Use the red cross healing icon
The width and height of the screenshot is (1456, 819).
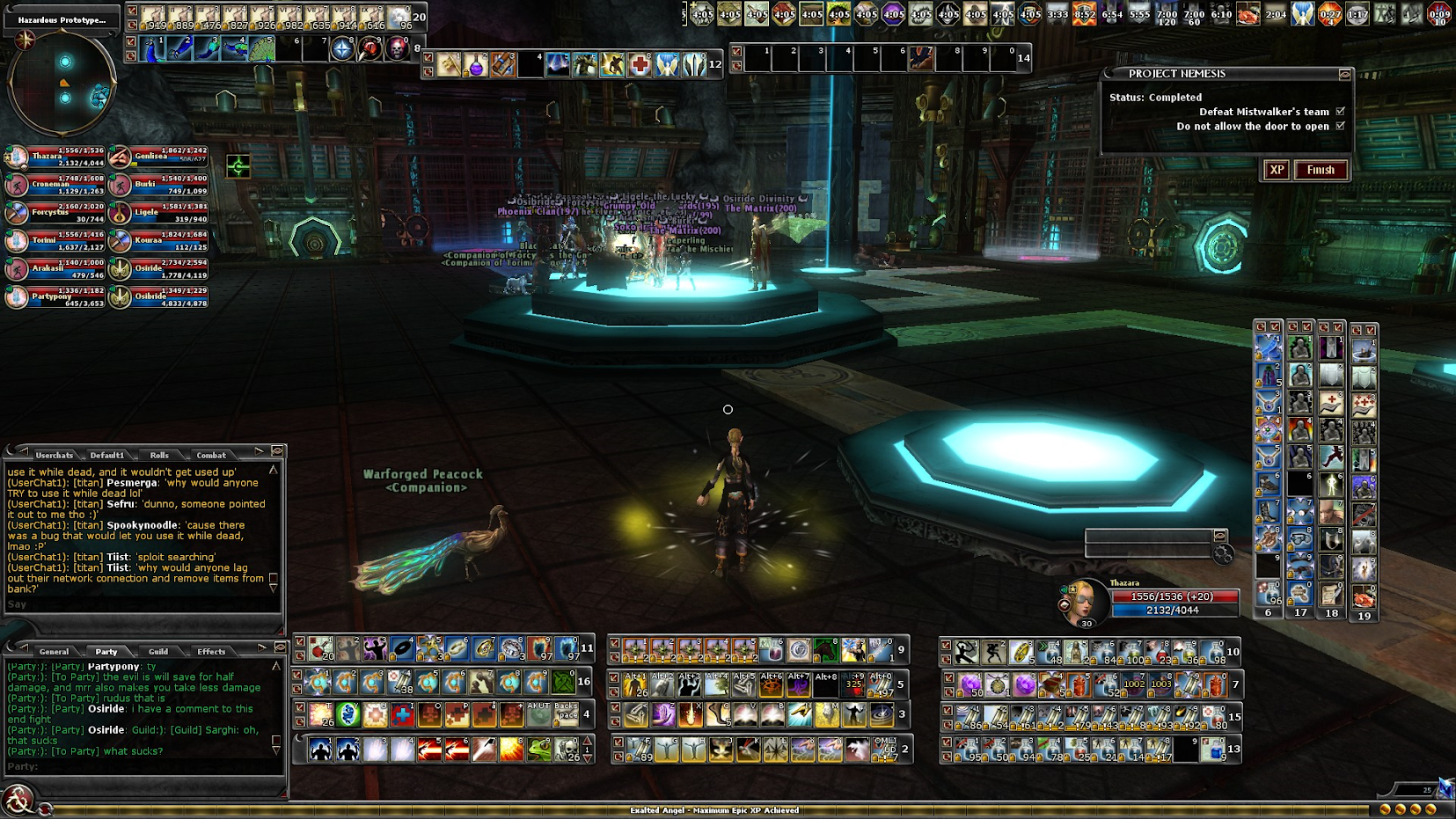[x=640, y=65]
